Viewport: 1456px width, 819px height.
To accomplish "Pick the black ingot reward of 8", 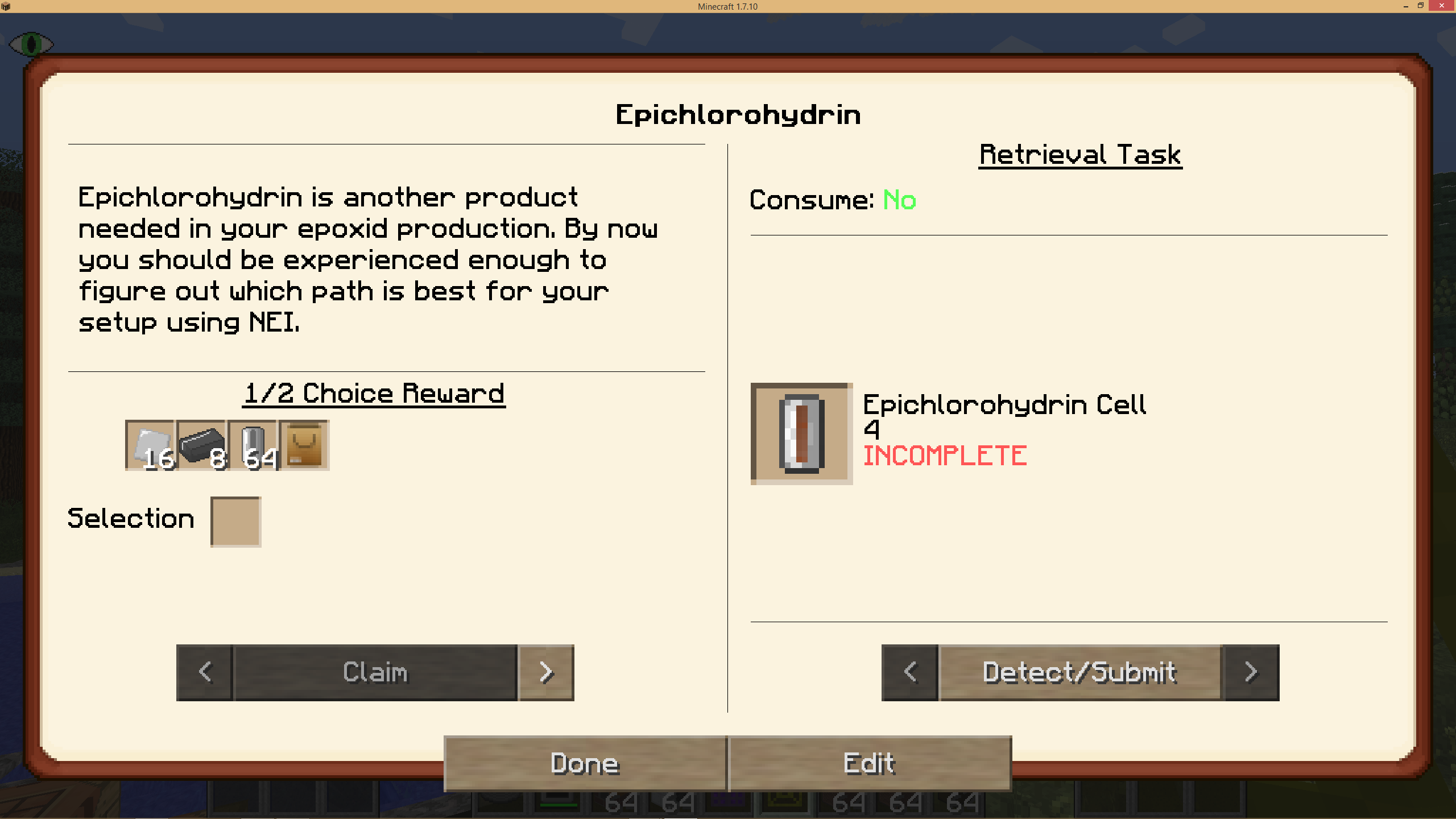I will [201, 445].
